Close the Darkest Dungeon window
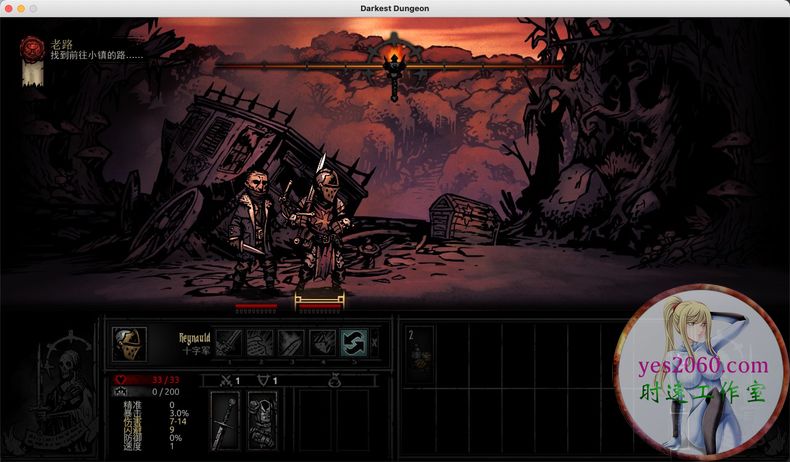Image resolution: width=790 pixels, height=462 pixels. point(7,8)
